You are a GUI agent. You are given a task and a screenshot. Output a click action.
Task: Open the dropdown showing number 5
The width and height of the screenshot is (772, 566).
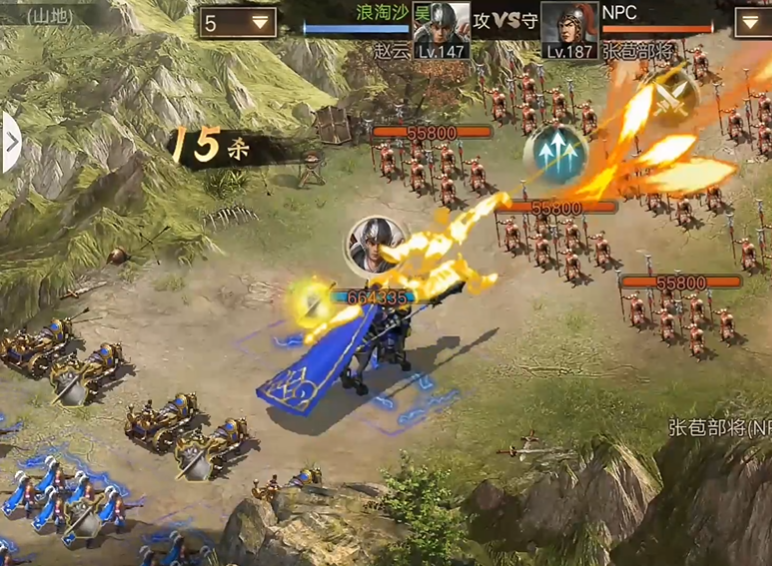click(x=238, y=22)
